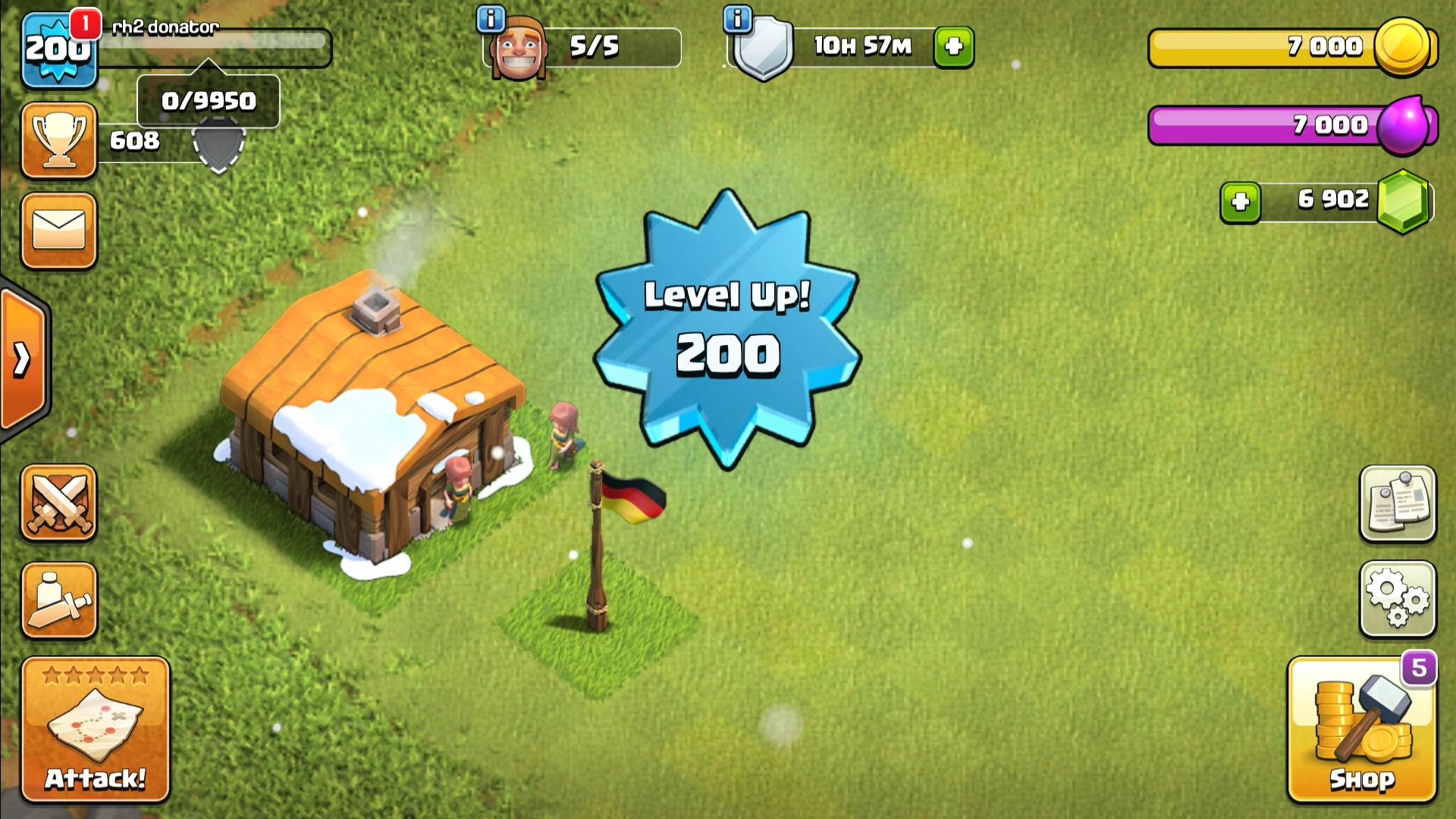
Task: Open the news panel icon
Action: (1398, 504)
